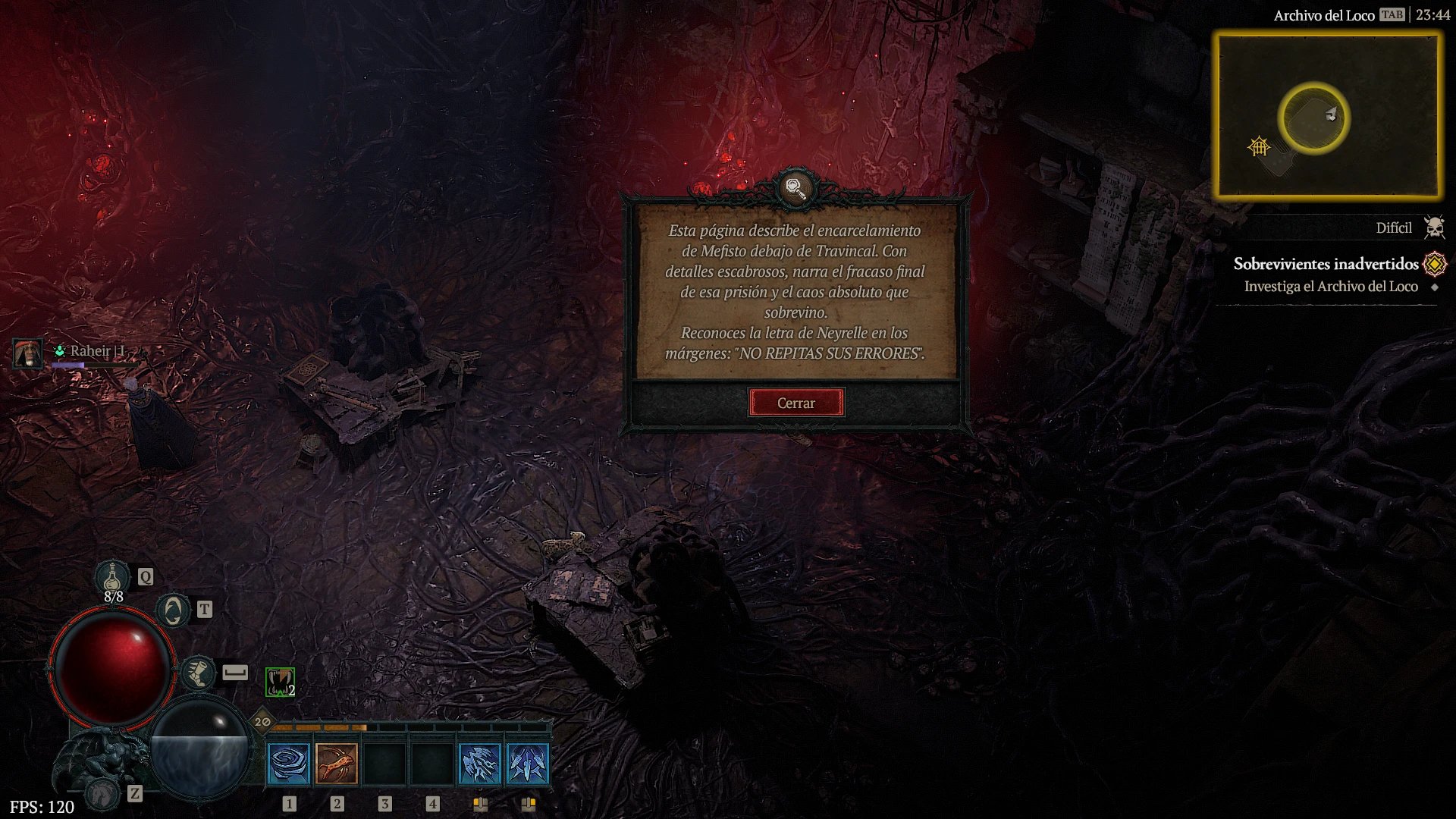Screen dimensions: 1456x819
Task: Activate the blue whirlwind skill in slot 1
Action: click(289, 763)
